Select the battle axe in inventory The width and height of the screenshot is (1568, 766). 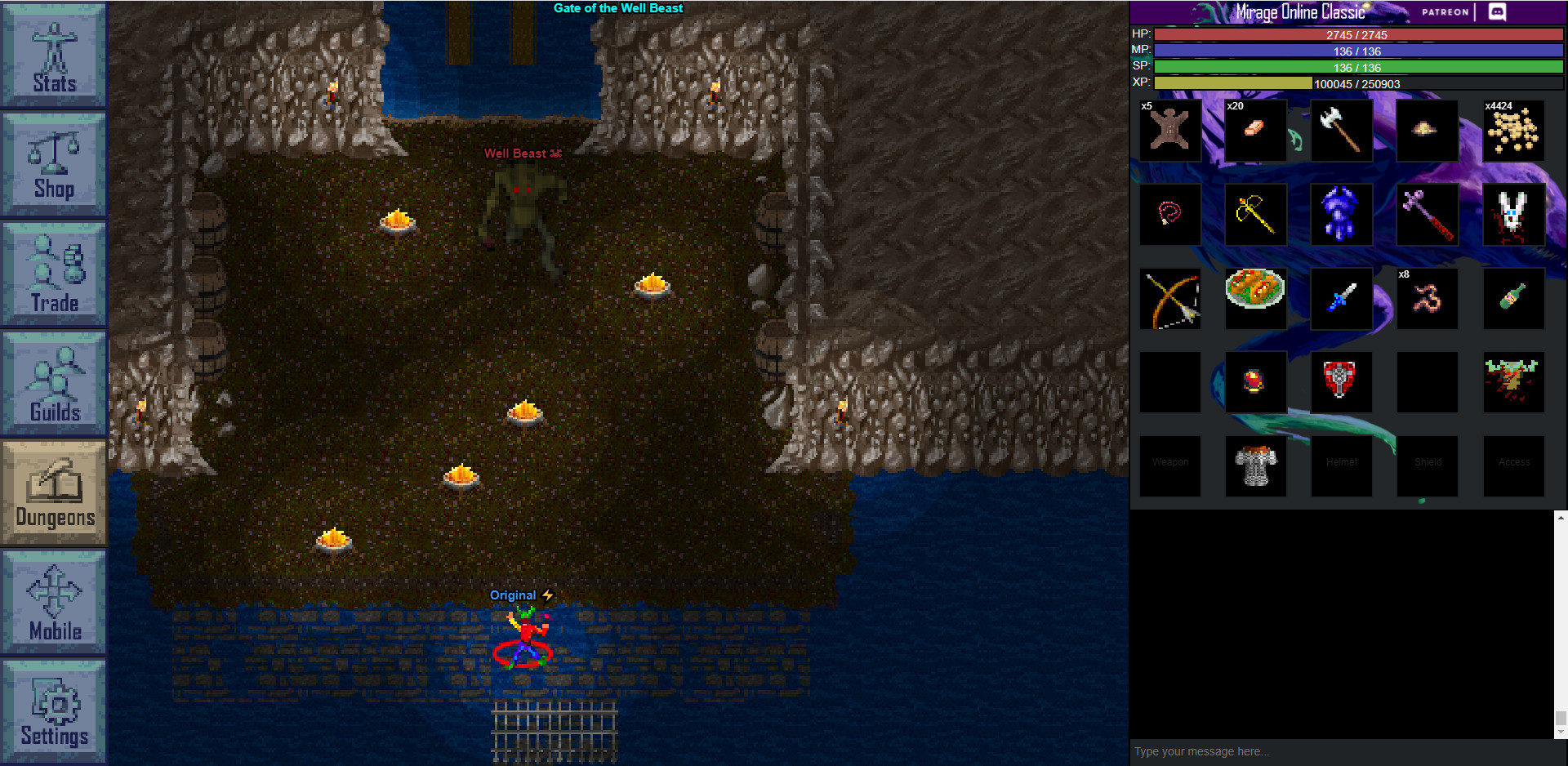(1341, 131)
